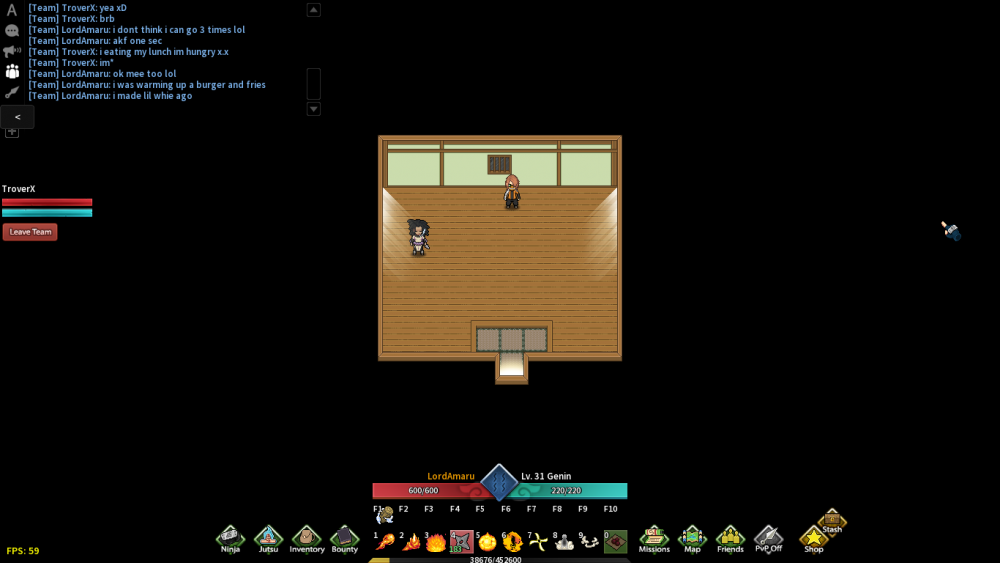Screen dimensions: 1000x563
Task: Use the shuriken item in slot 4
Action: [x=461, y=542]
